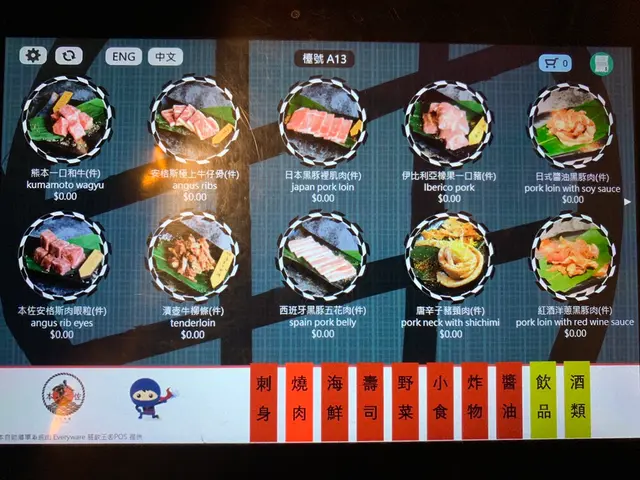Choose the angus ribs dish
Screen dimensions: 640x480
click(194, 124)
